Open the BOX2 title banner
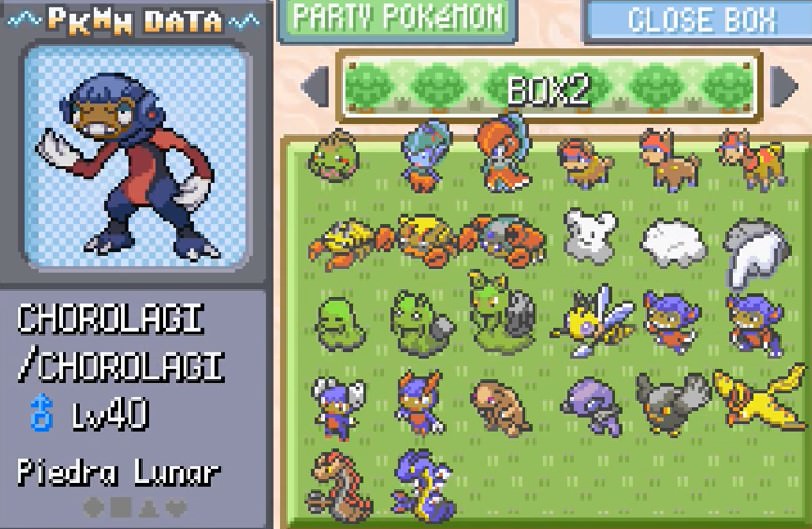The height and width of the screenshot is (529, 812). [x=548, y=87]
